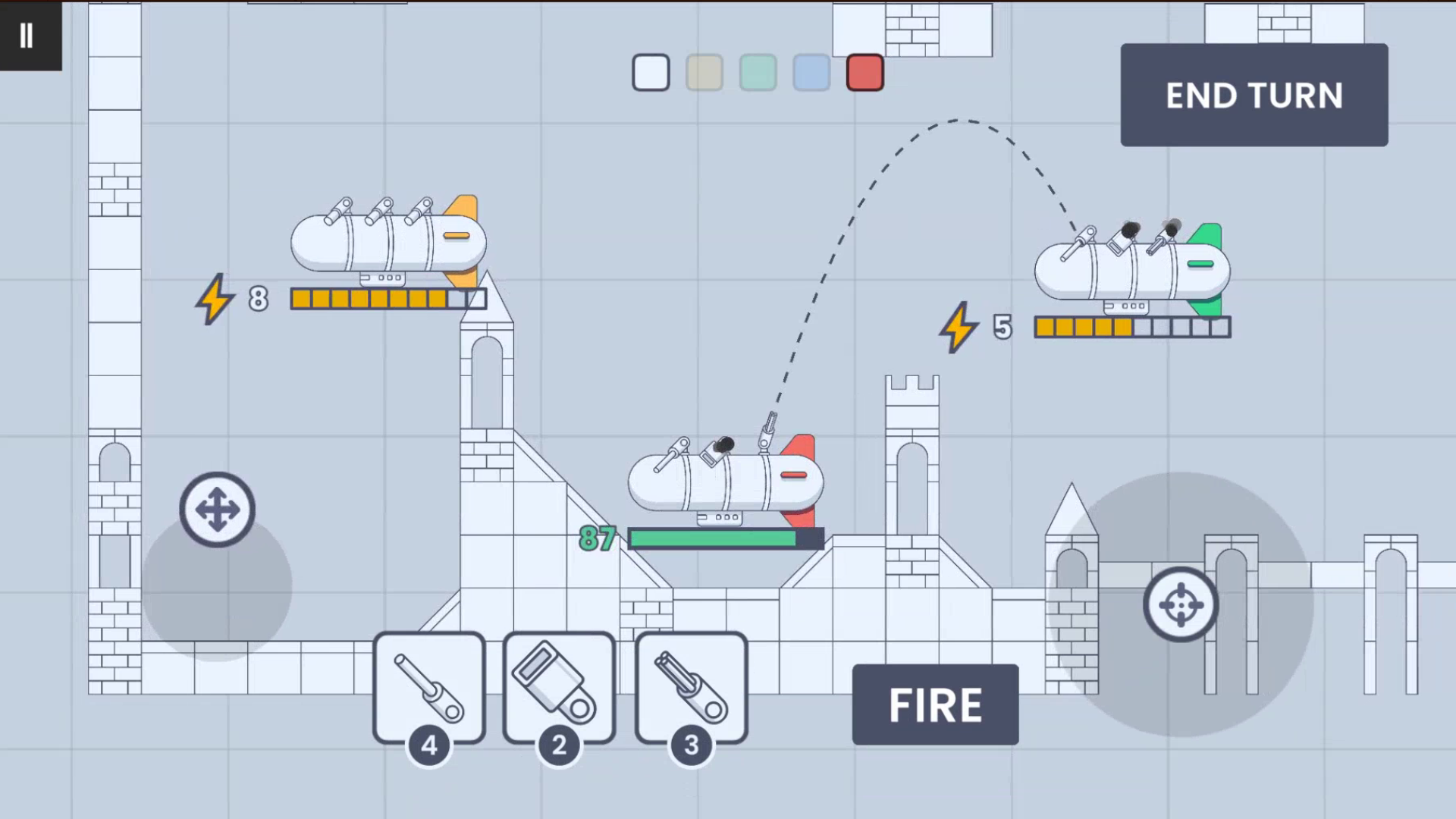
Task: Toggle the green team swatch
Action: point(757,73)
